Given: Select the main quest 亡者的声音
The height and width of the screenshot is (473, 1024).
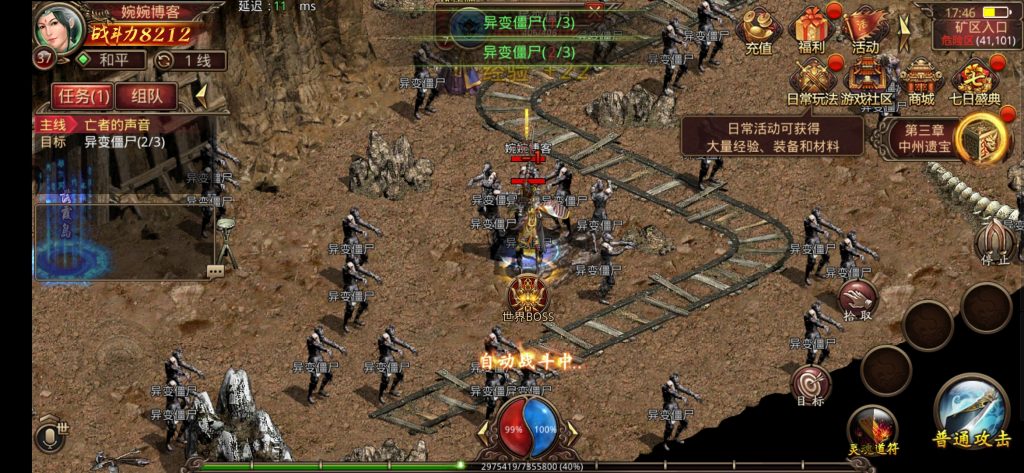Looking at the screenshot, I should (x=120, y=125).
